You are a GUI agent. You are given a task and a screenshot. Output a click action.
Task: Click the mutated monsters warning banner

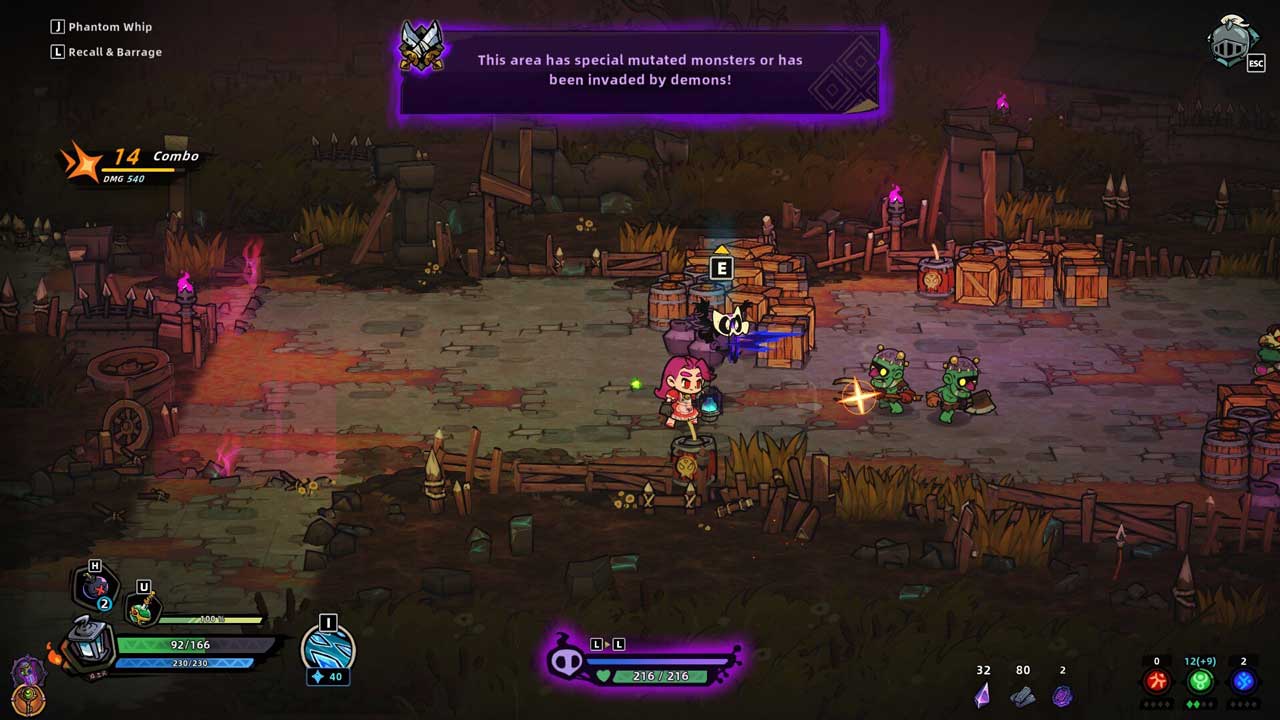click(x=640, y=72)
